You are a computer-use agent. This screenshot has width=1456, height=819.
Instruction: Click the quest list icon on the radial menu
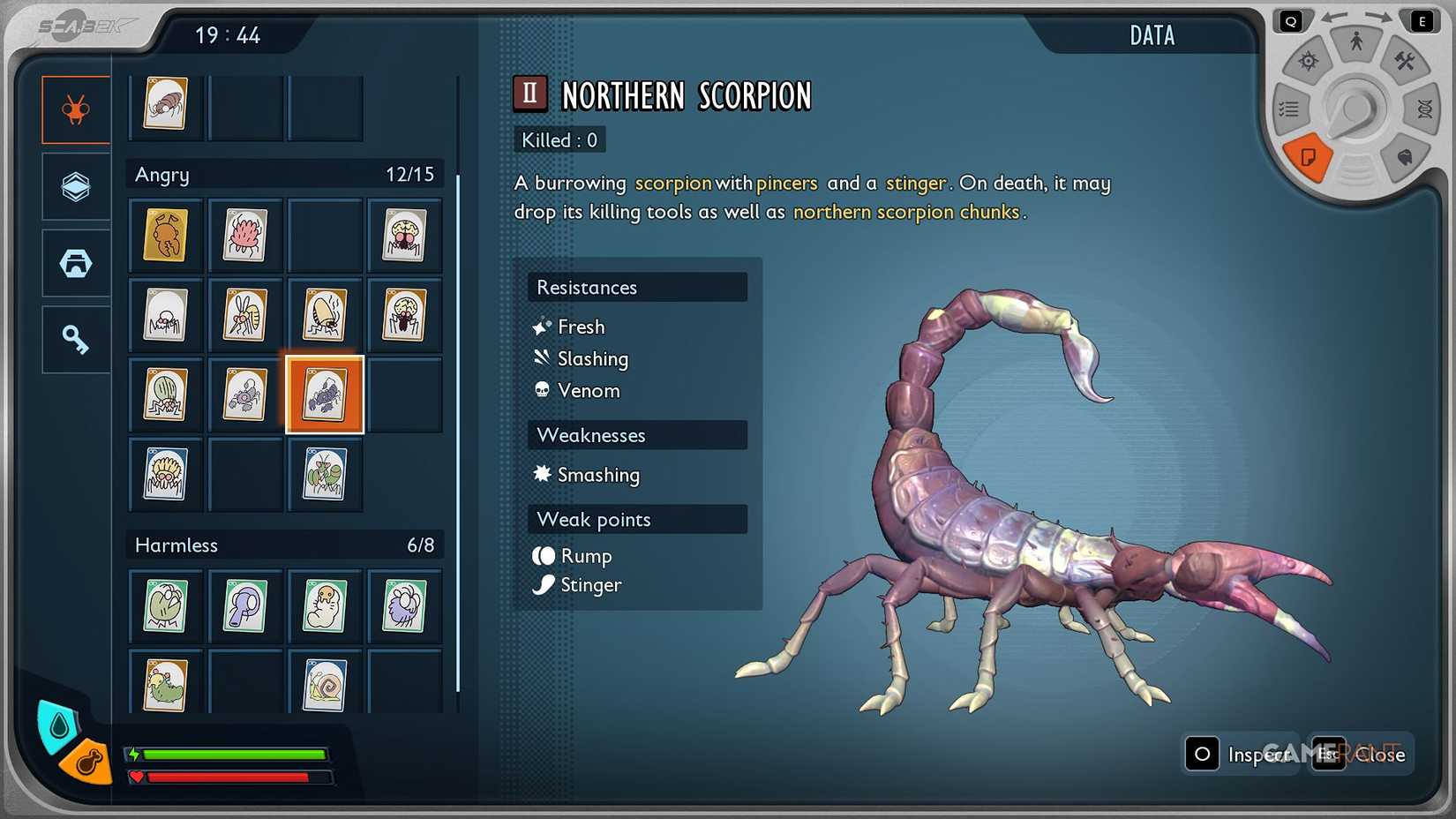tap(1289, 109)
